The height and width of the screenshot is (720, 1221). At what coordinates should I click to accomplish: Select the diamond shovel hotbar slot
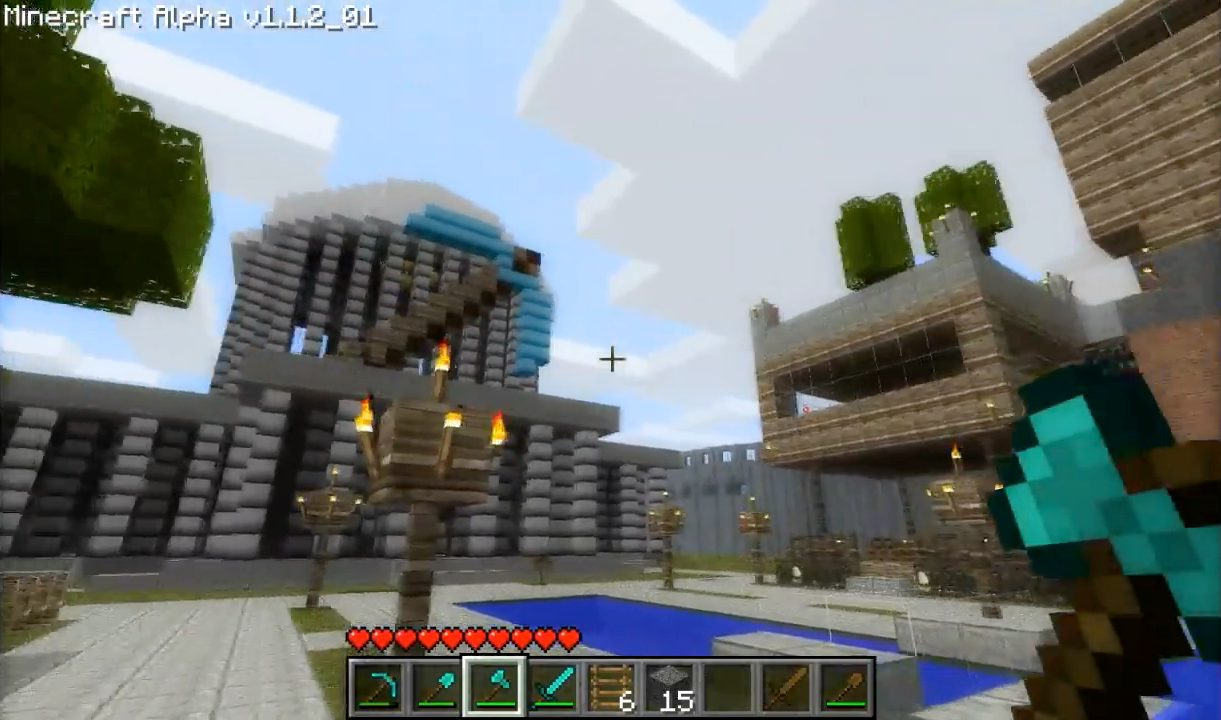pos(437,687)
